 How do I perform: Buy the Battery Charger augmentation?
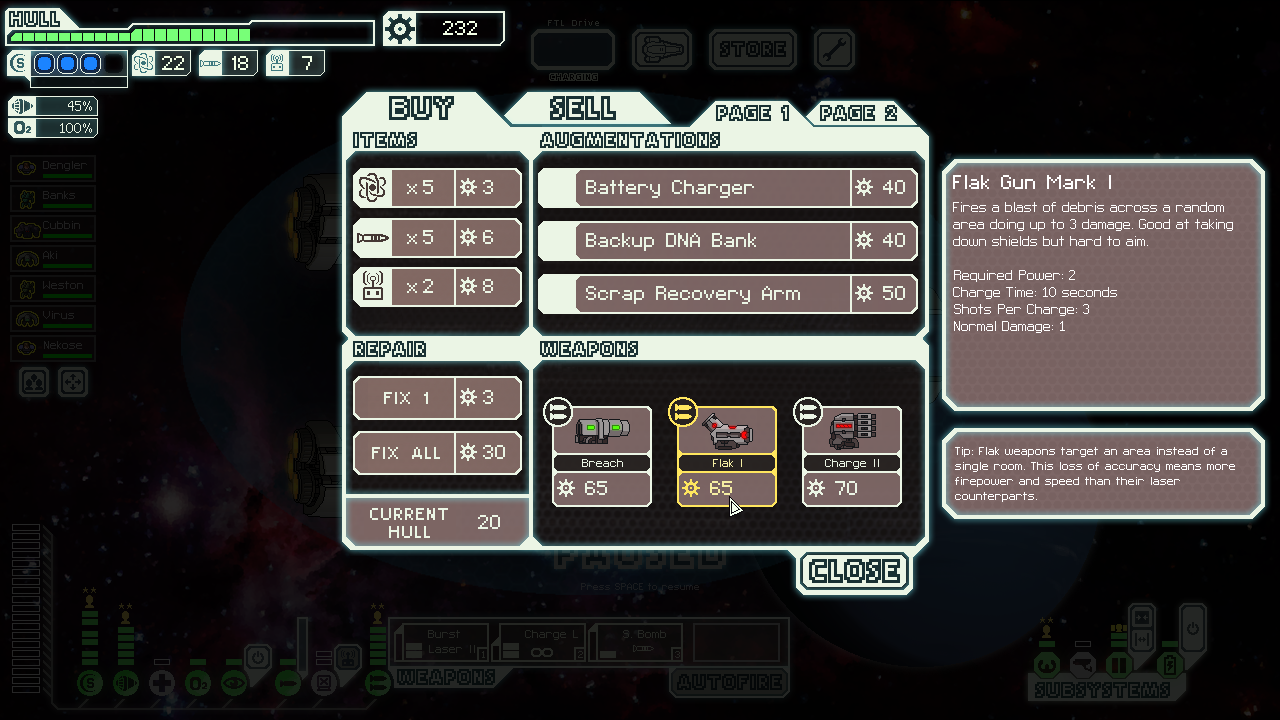(728, 188)
